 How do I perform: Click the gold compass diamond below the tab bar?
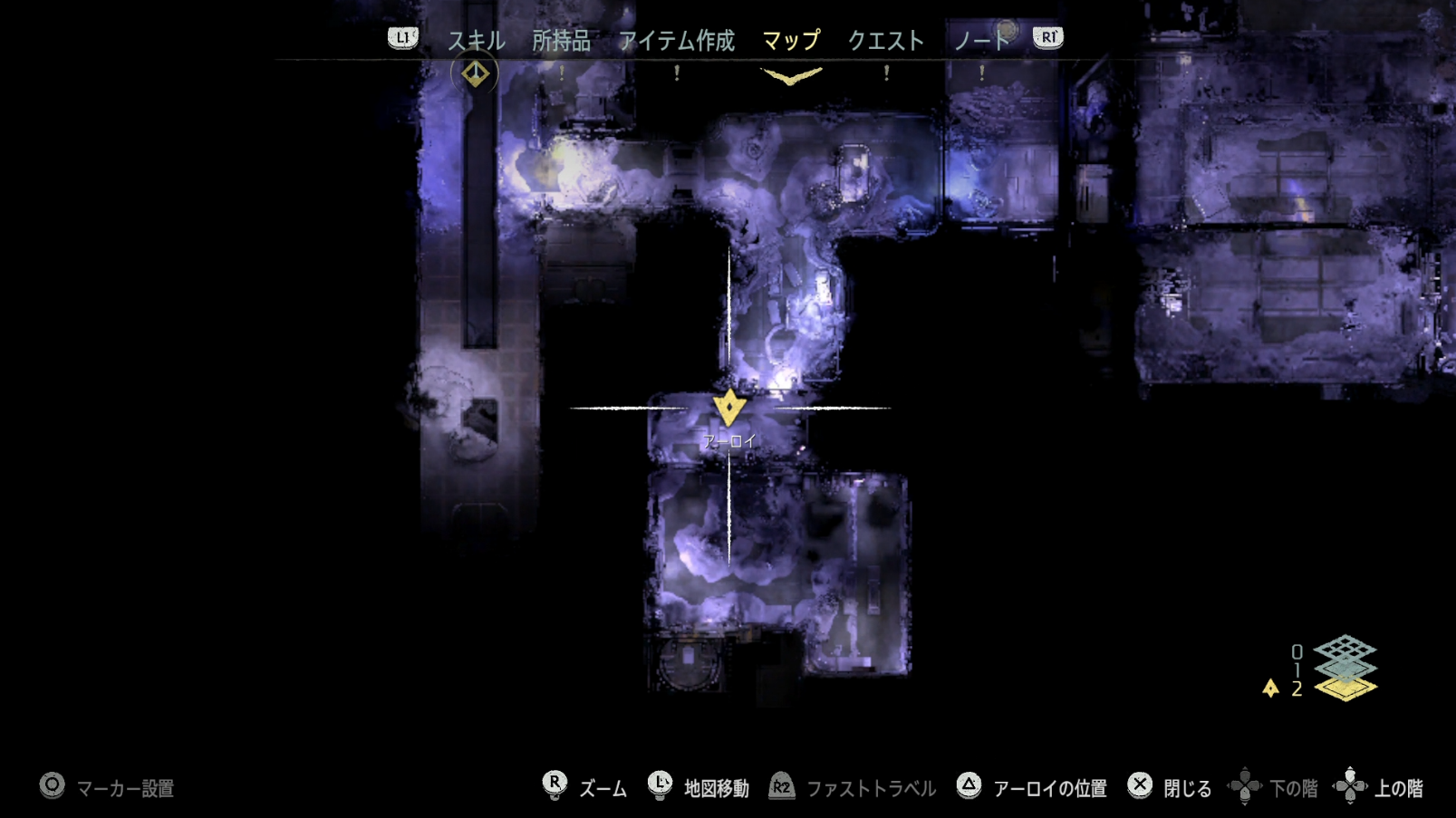pyautogui.click(x=475, y=72)
